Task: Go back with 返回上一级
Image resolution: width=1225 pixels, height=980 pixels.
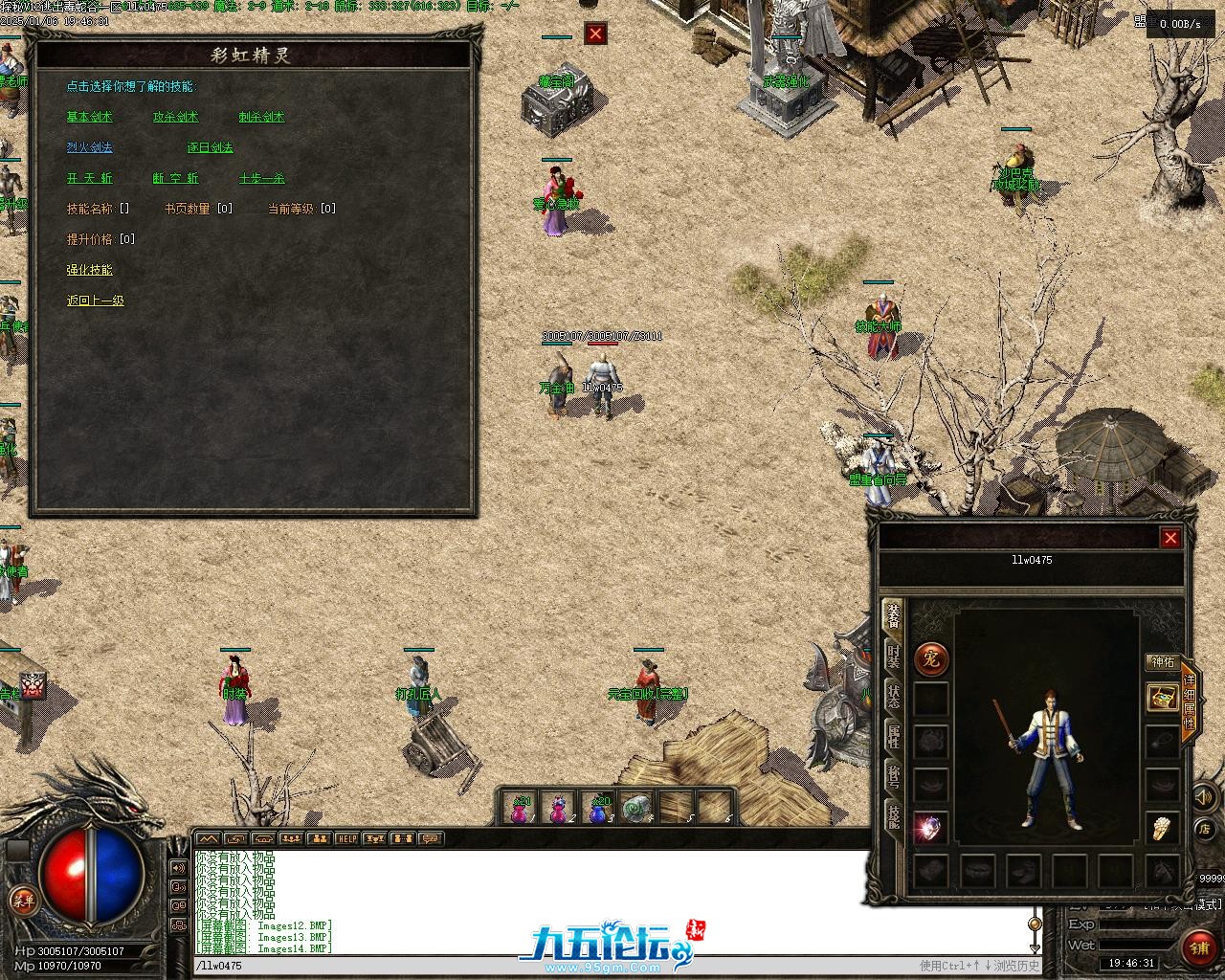Action: pos(95,301)
